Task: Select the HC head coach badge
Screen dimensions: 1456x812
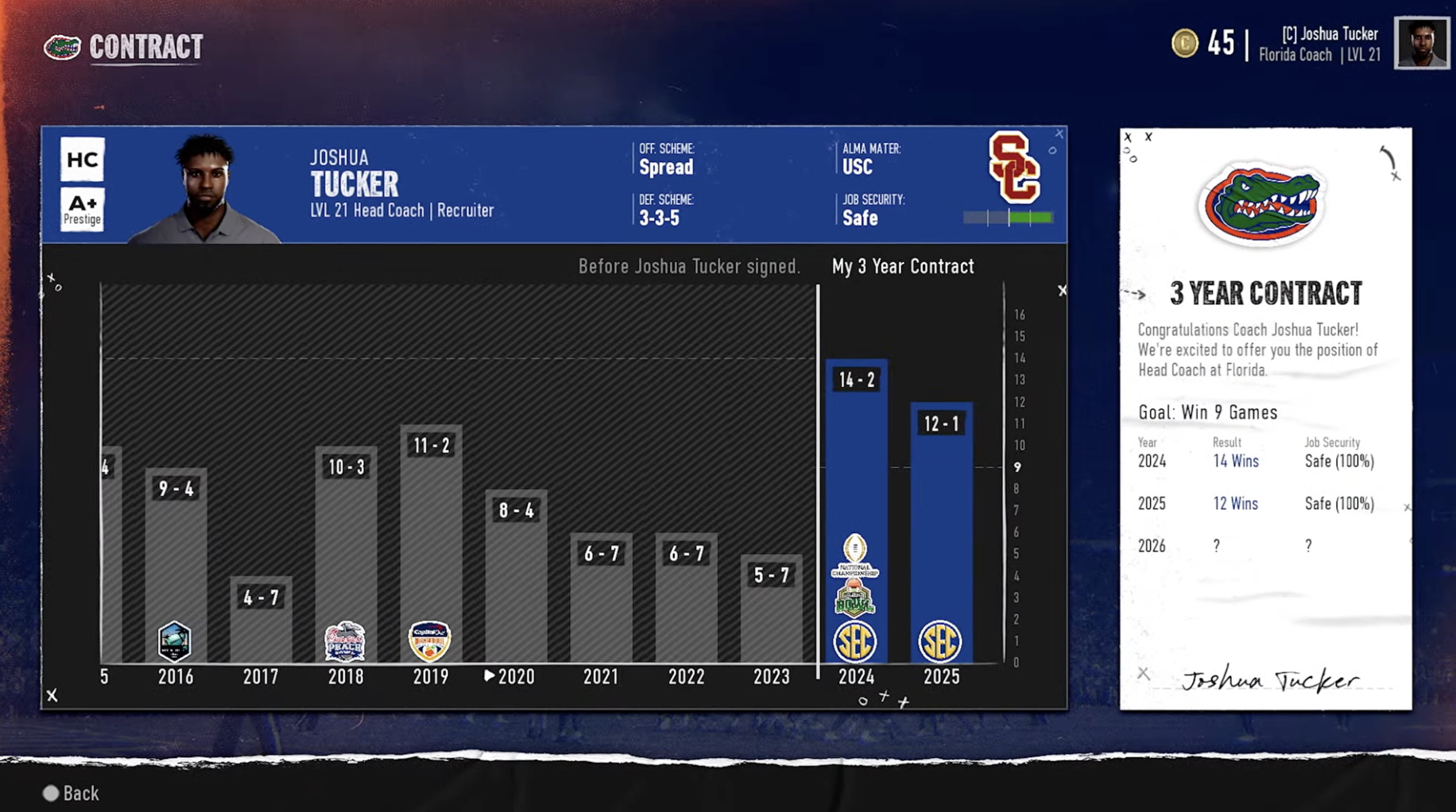Action: click(82, 159)
